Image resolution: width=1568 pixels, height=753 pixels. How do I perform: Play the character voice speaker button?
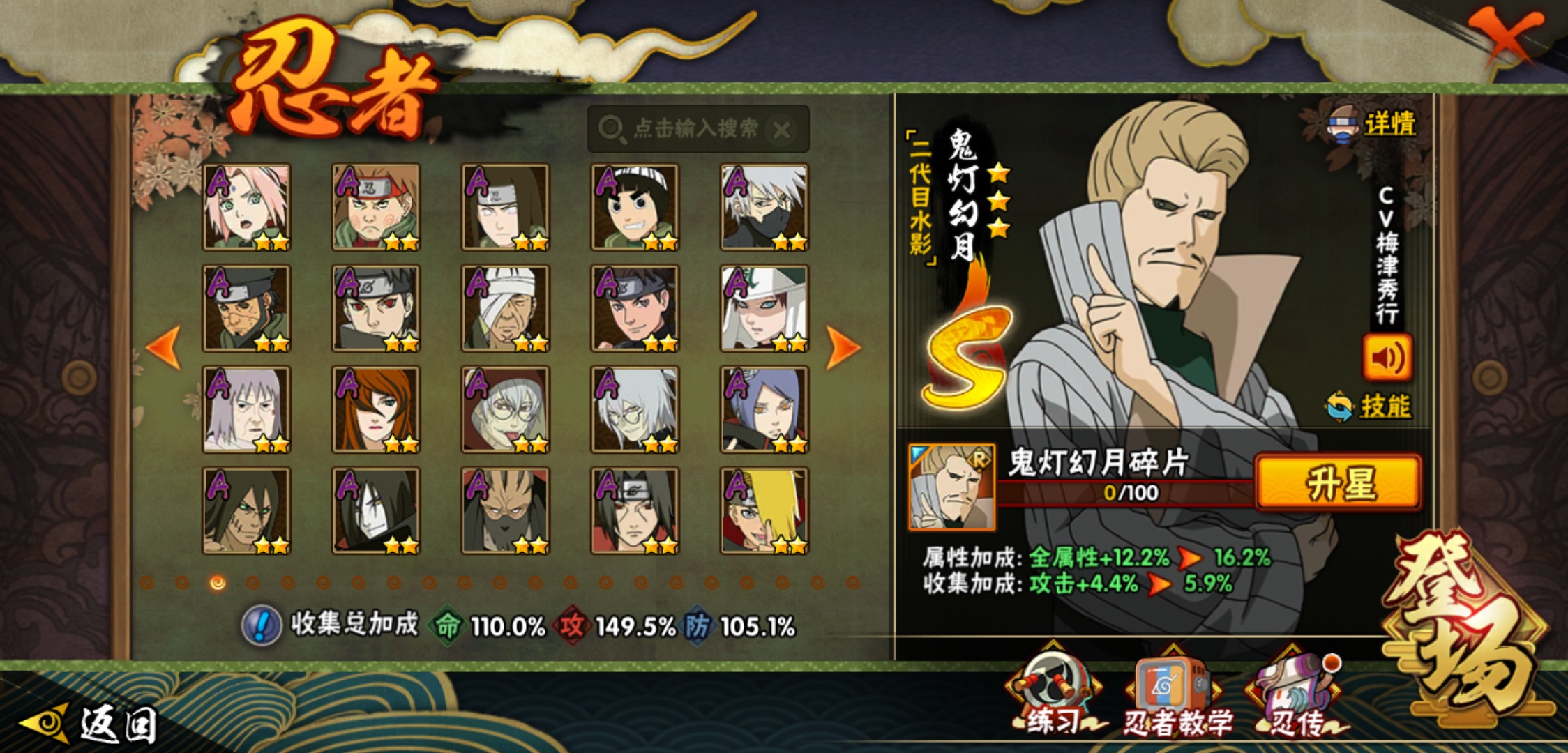1387,358
